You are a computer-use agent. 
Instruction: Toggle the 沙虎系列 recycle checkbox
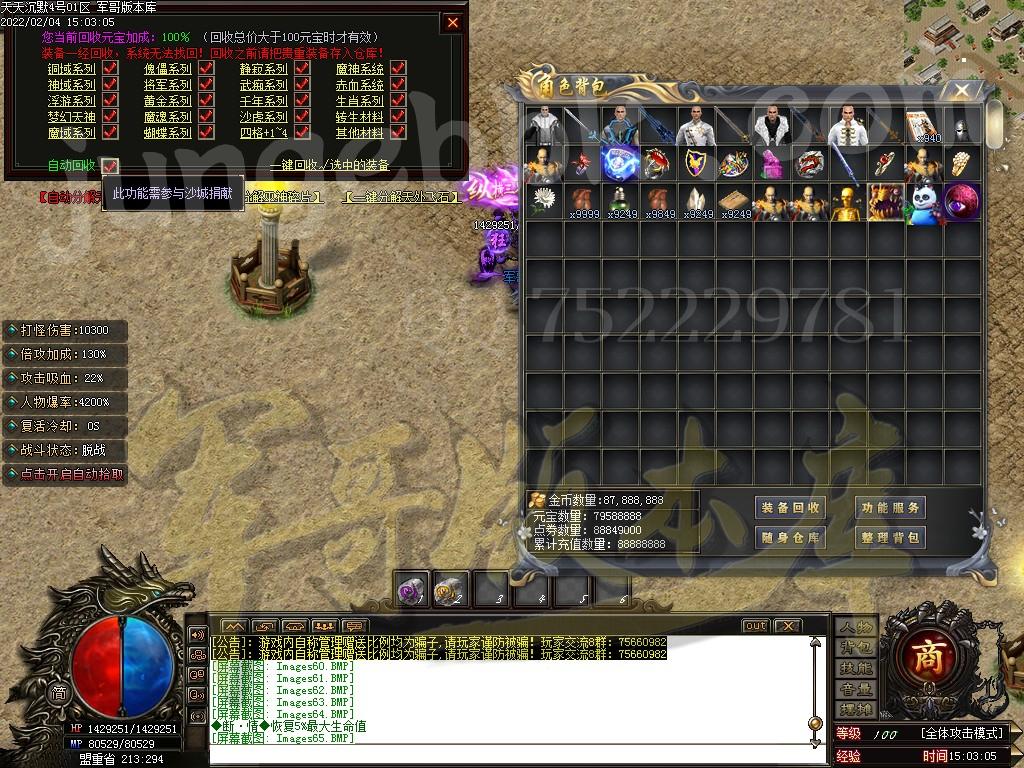click(302, 117)
